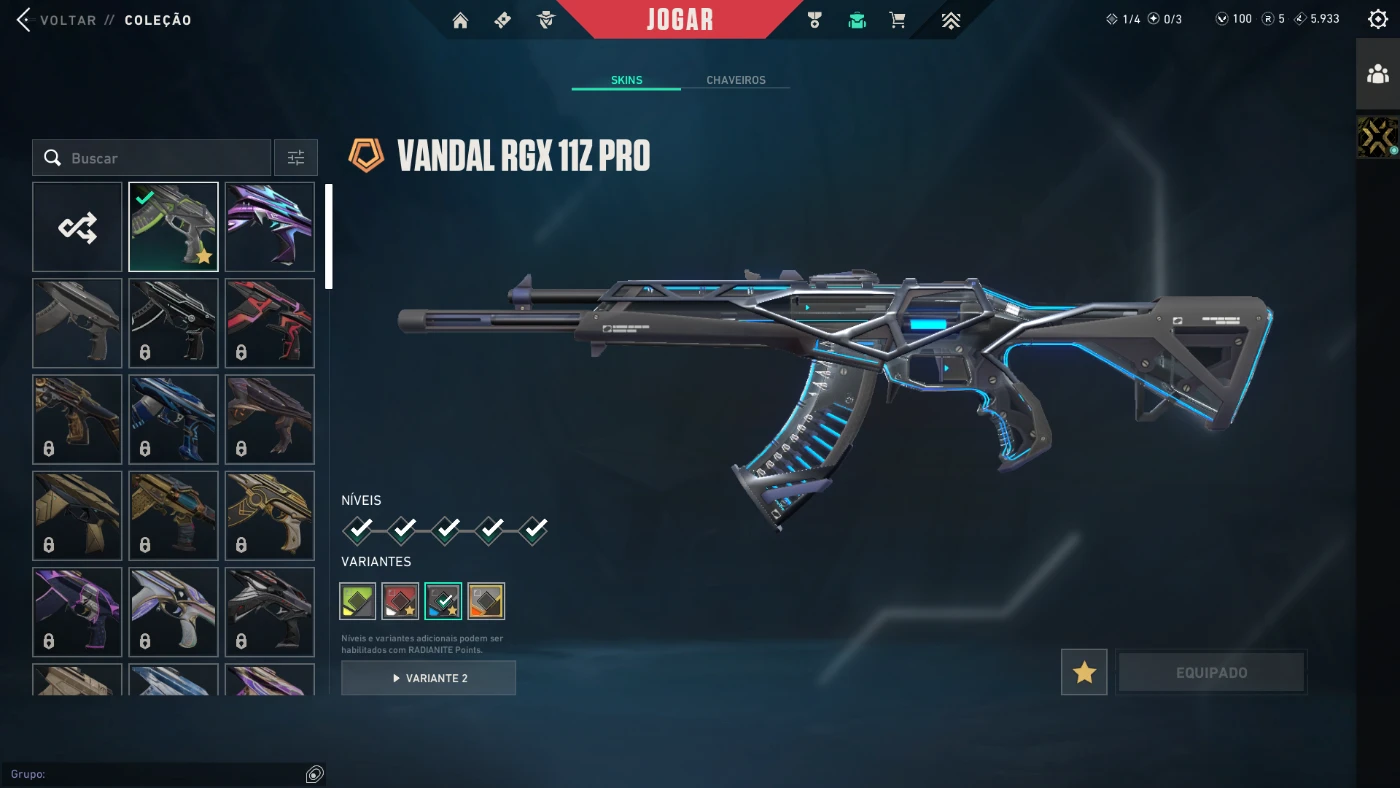Viewport: 1400px width, 788px height.
Task: Choose the red variant swatch
Action: click(x=400, y=601)
